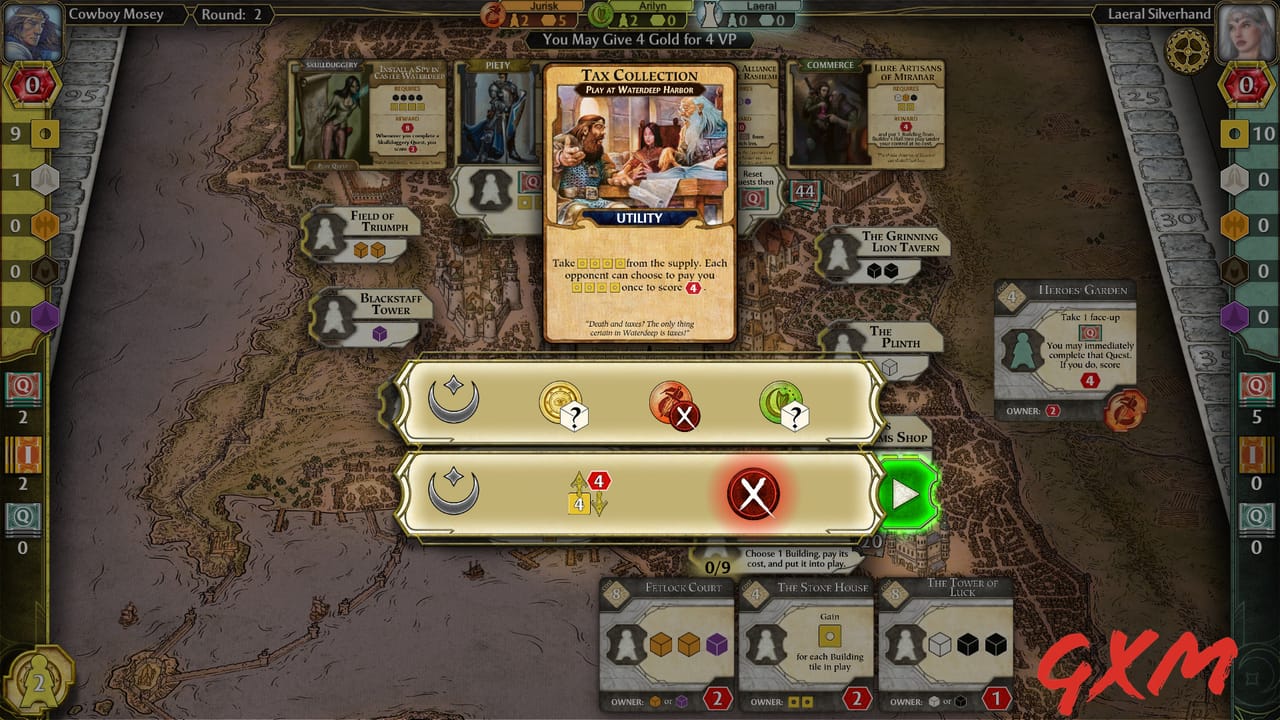
Task: Click Laeral Silverhand's red victory point gem
Action: 1248,85
